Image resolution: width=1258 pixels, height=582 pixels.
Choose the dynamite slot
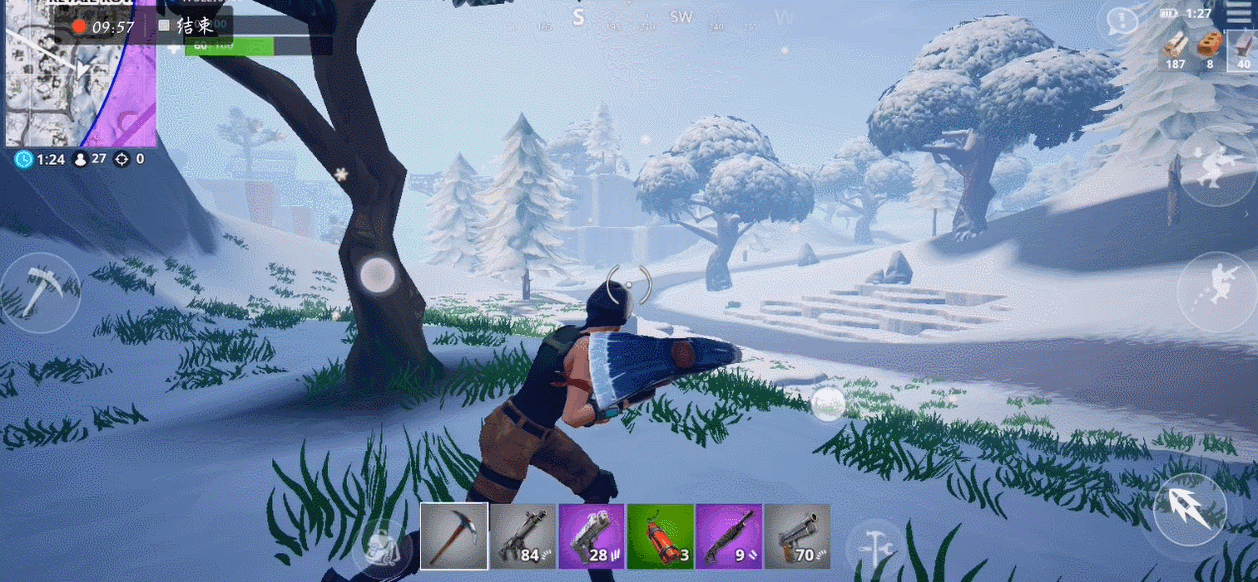[660, 536]
